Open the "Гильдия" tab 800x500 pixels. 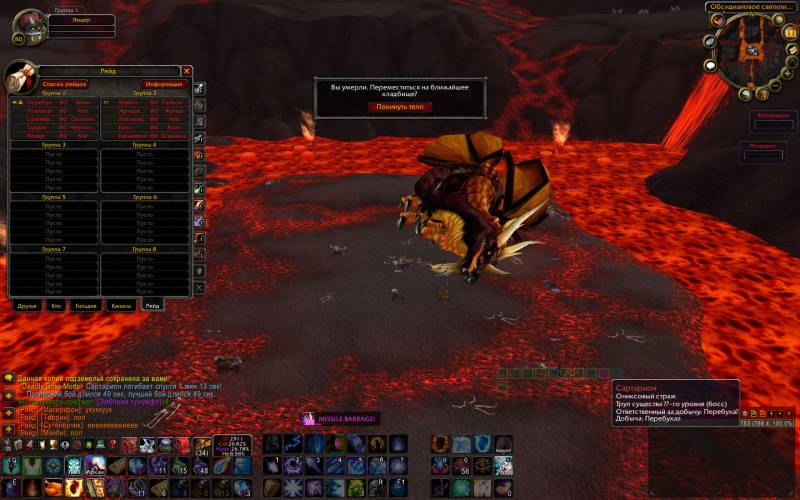point(86,304)
